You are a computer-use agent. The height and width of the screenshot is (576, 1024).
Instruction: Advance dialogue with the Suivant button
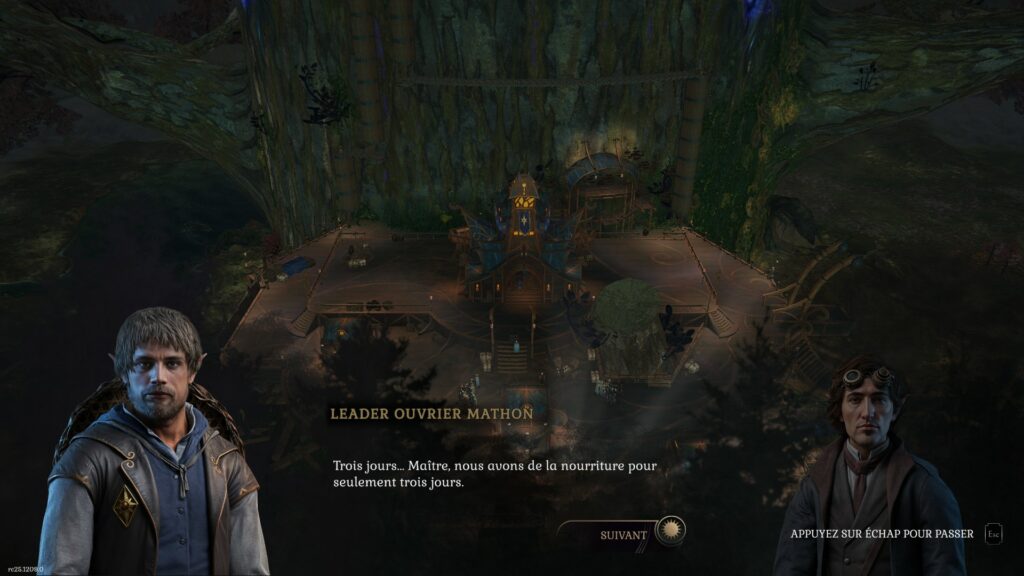tap(624, 534)
